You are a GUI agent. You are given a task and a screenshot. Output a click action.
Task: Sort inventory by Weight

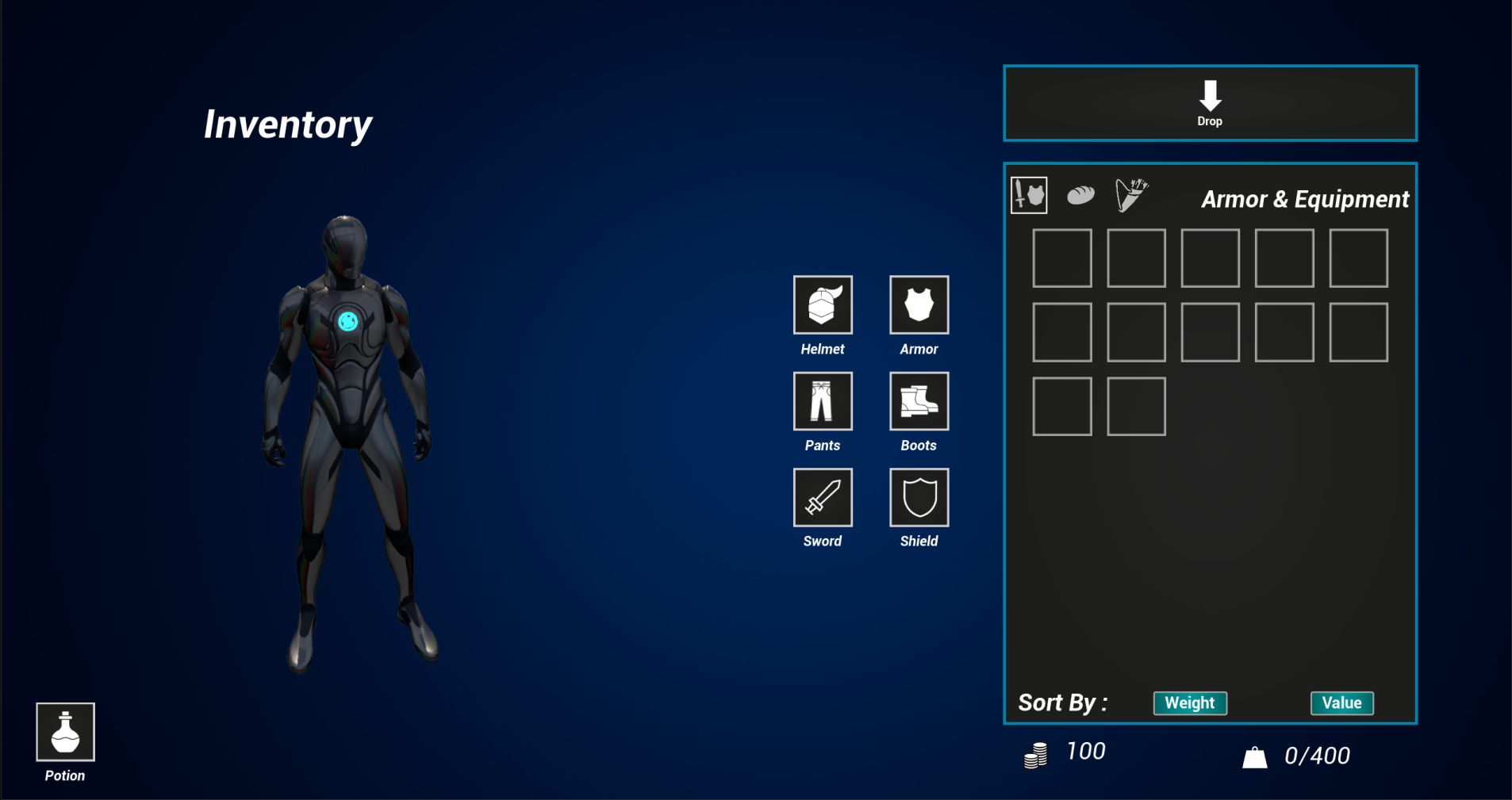click(1190, 703)
